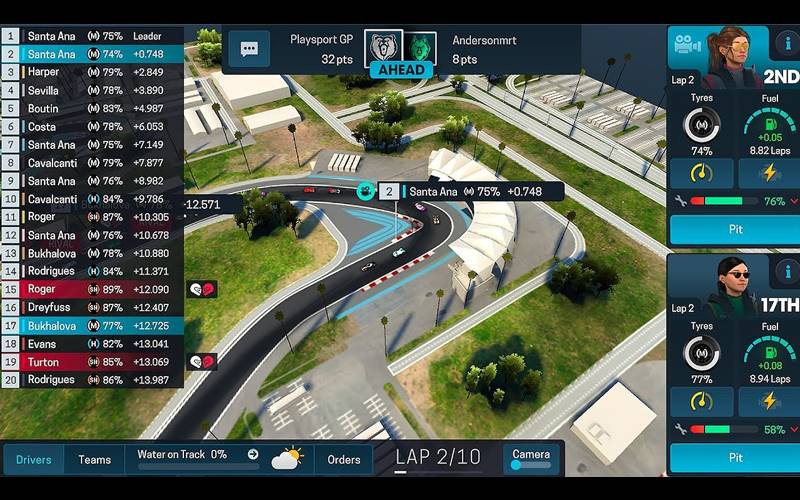Select Dreyfuss in the standings
This screenshot has width=800, height=500.
92,308
